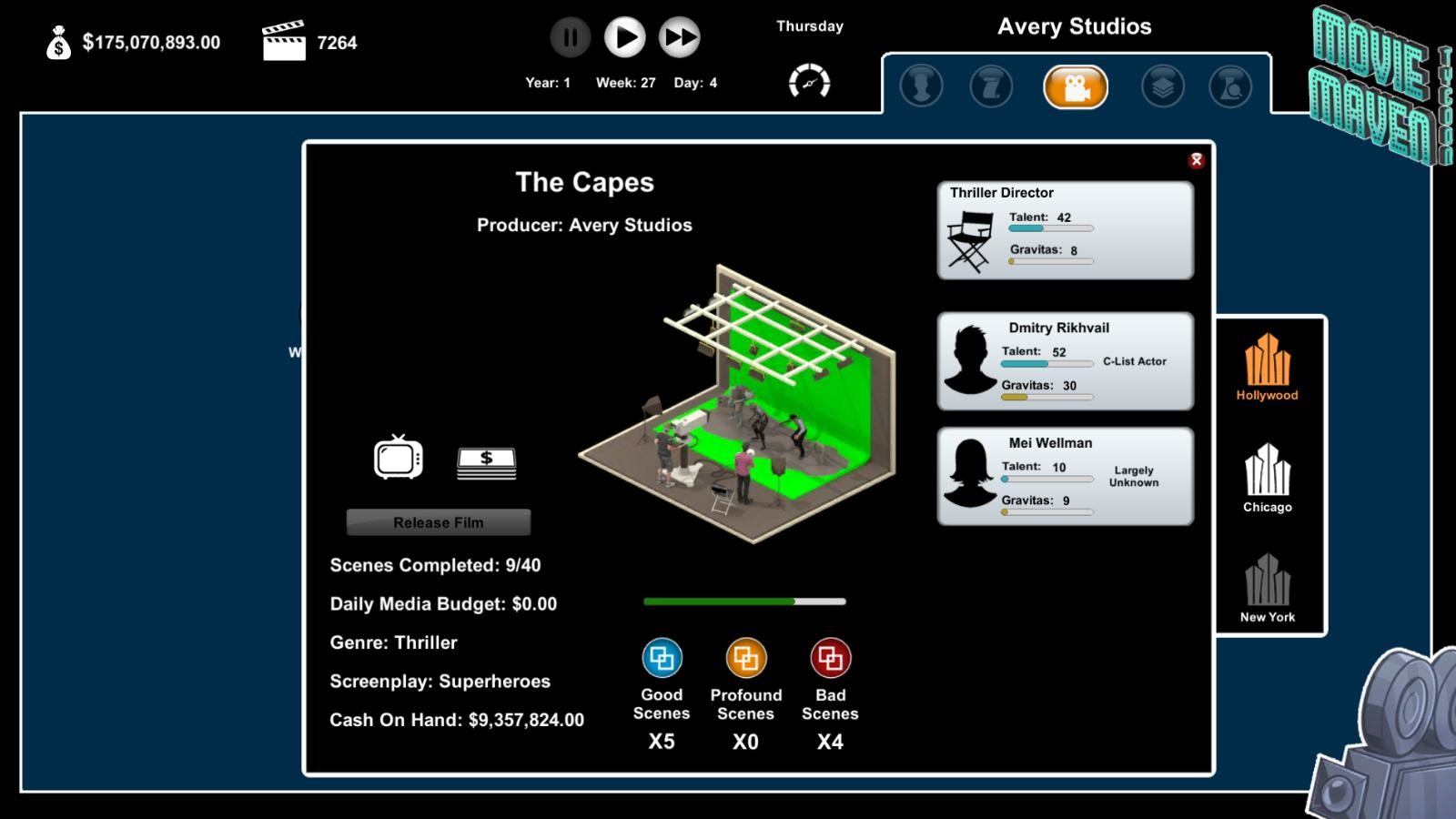Click the red Bad Scenes icon

click(x=829, y=656)
